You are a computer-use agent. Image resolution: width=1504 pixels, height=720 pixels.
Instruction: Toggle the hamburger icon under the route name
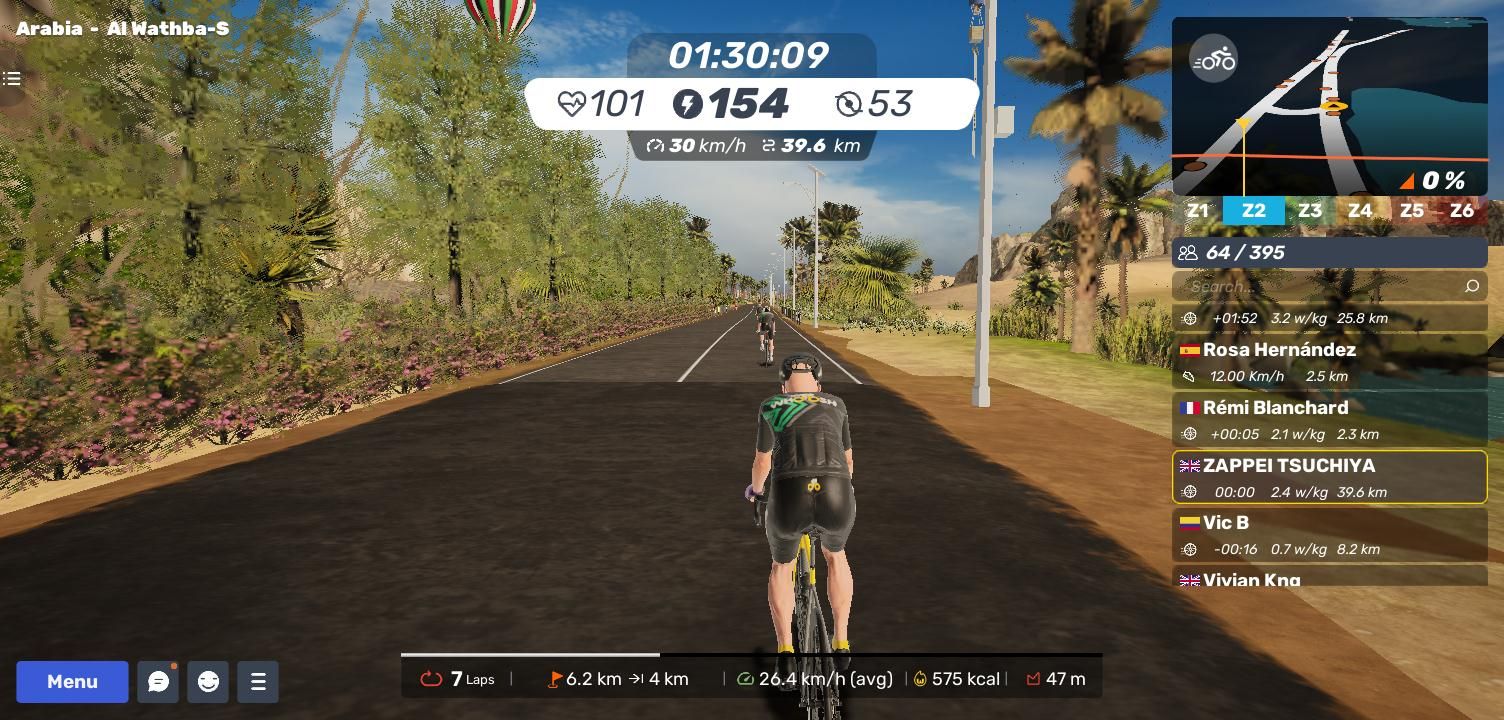point(12,79)
